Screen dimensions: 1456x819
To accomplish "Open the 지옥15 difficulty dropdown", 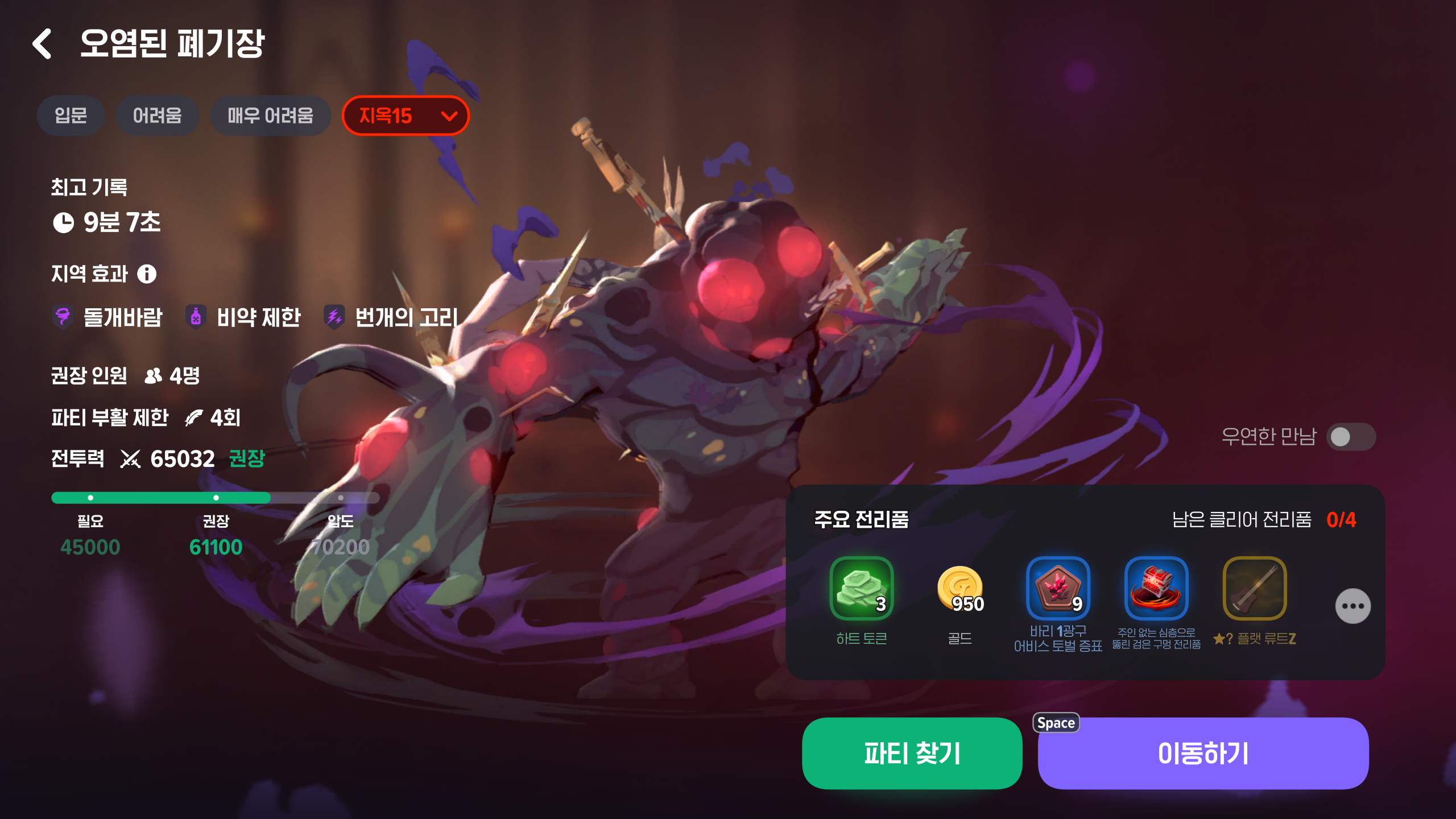I will 406,116.
